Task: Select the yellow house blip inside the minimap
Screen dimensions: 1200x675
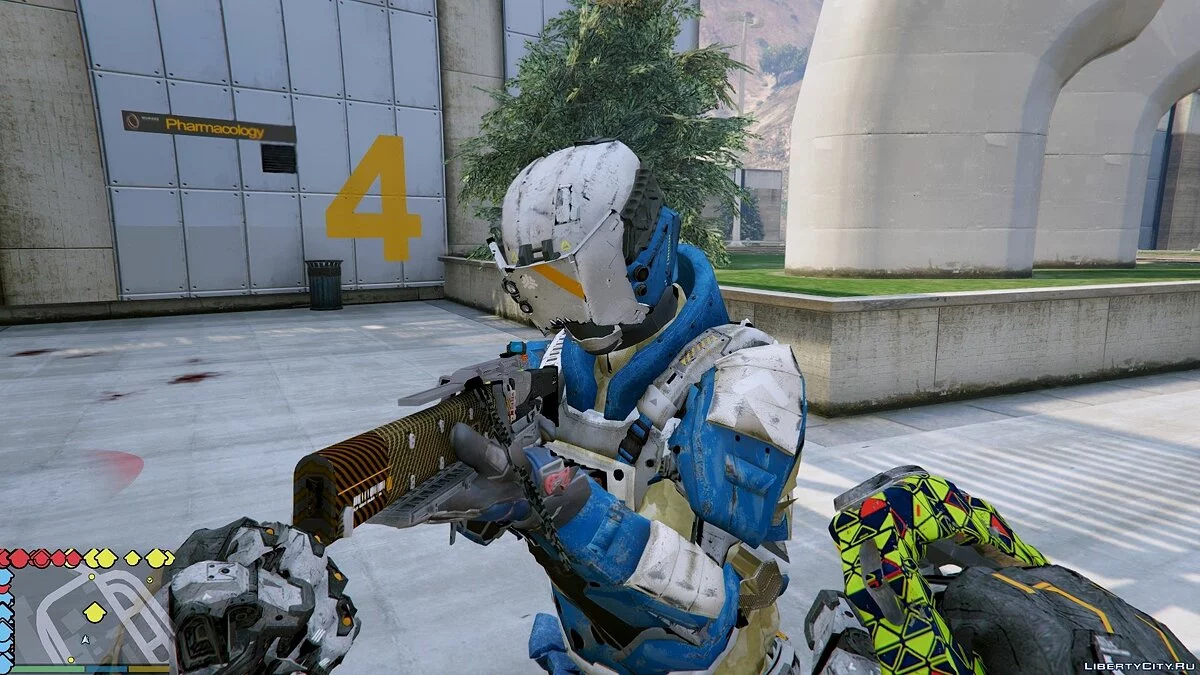Action: (93, 611)
